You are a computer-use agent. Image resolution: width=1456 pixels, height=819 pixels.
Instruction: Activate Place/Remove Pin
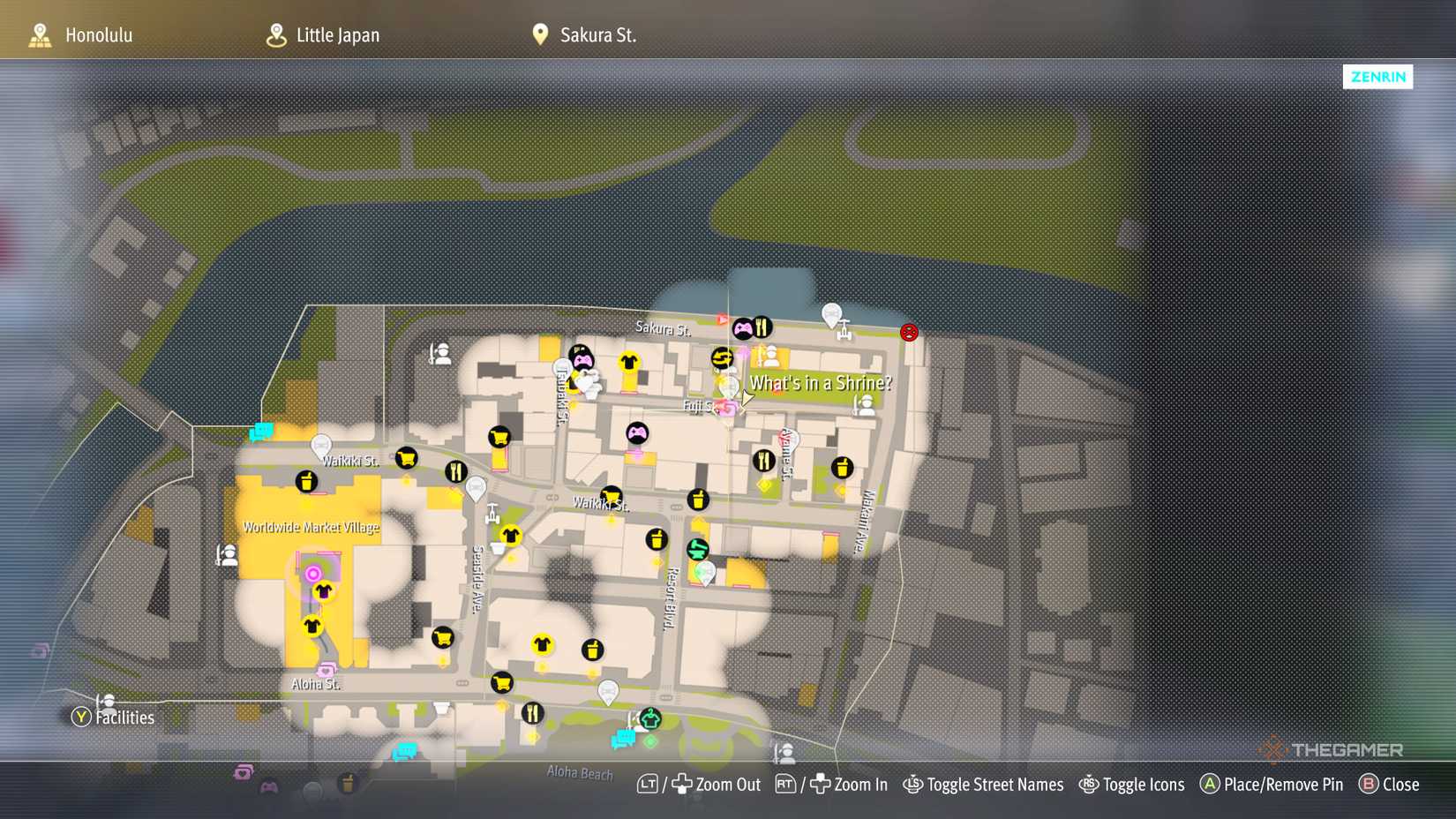[1271, 785]
